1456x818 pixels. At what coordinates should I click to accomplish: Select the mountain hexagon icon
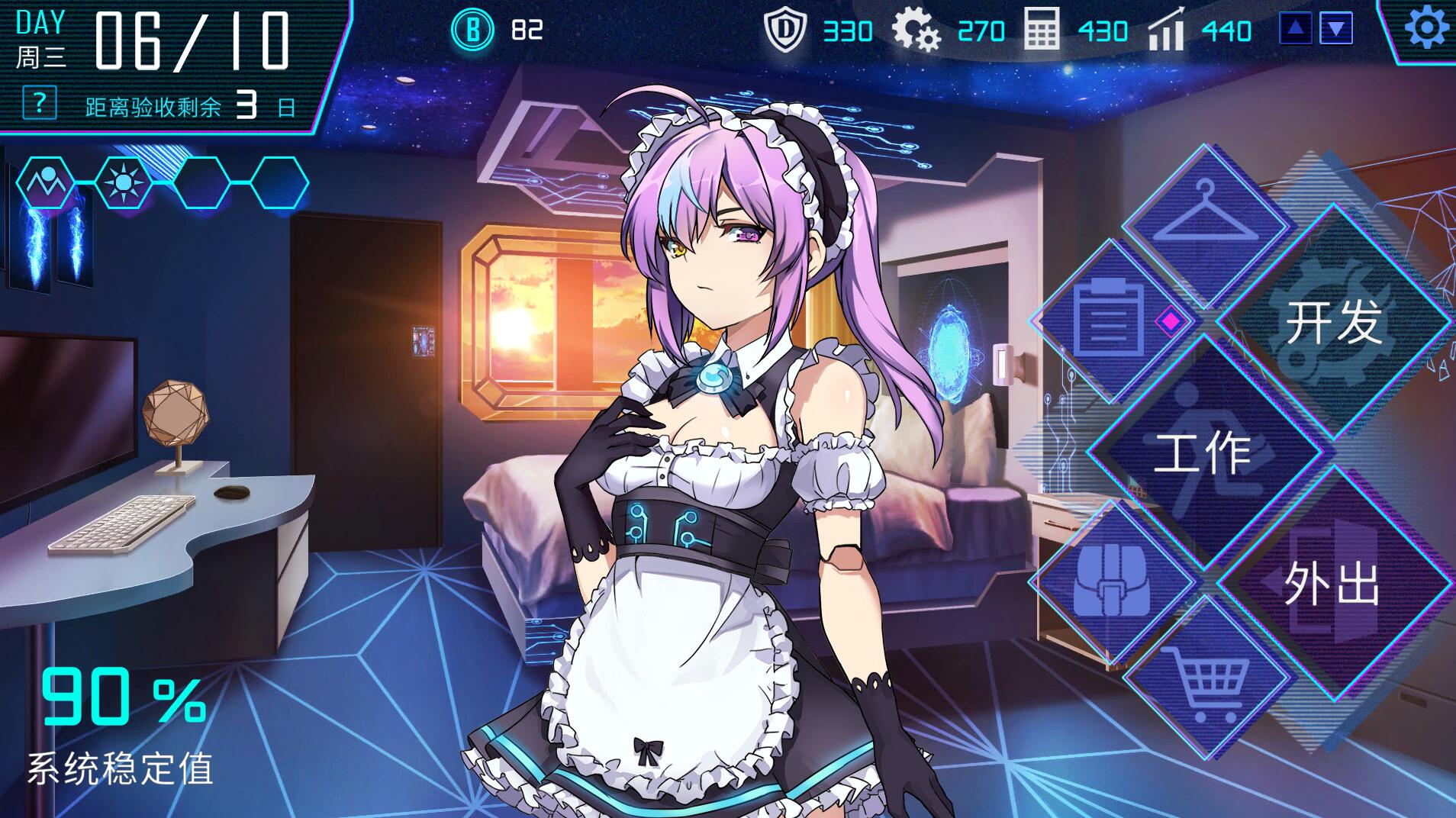46,183
